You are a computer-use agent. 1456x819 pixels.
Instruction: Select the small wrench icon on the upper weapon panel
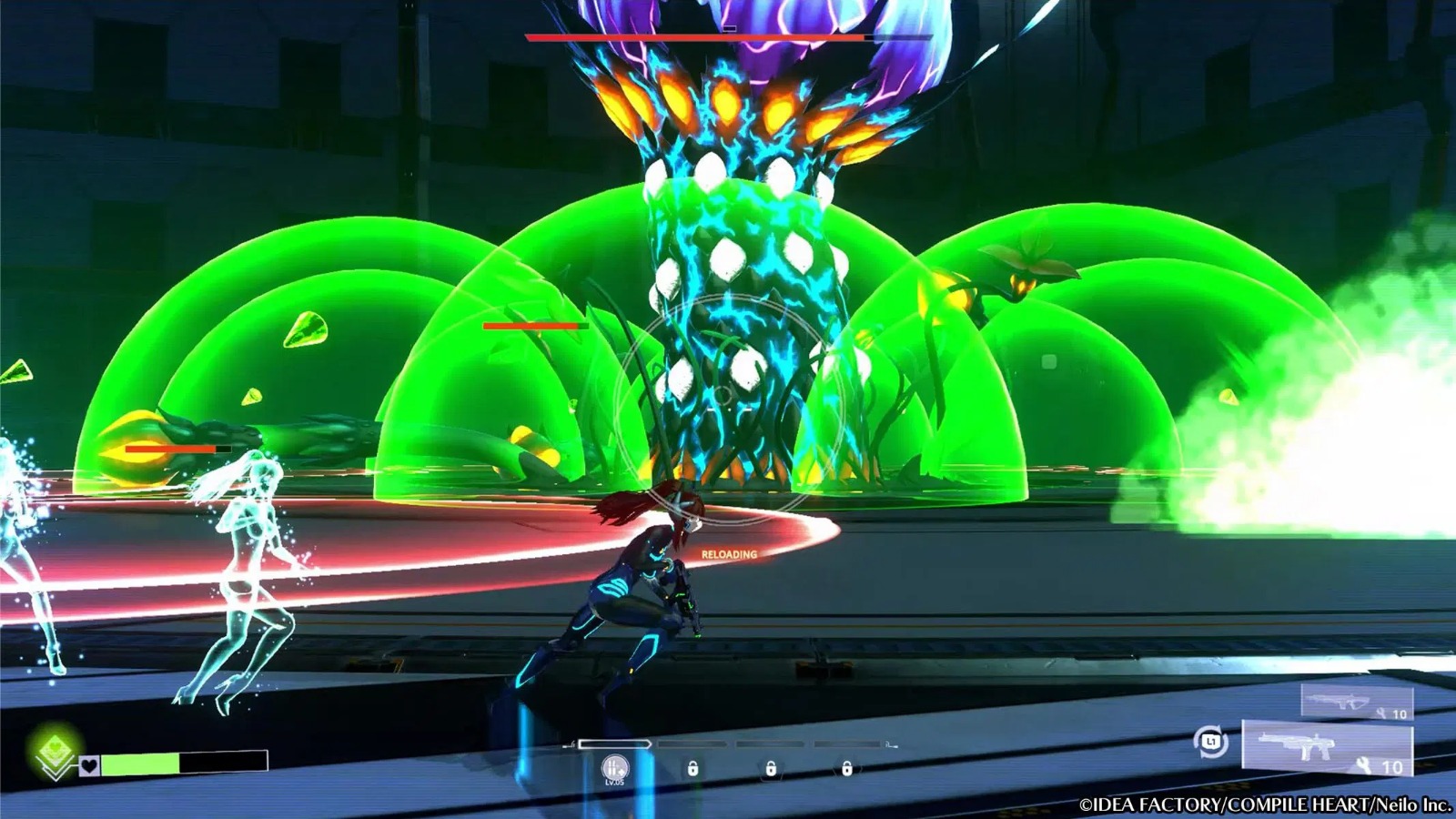tap(1380, 713)
